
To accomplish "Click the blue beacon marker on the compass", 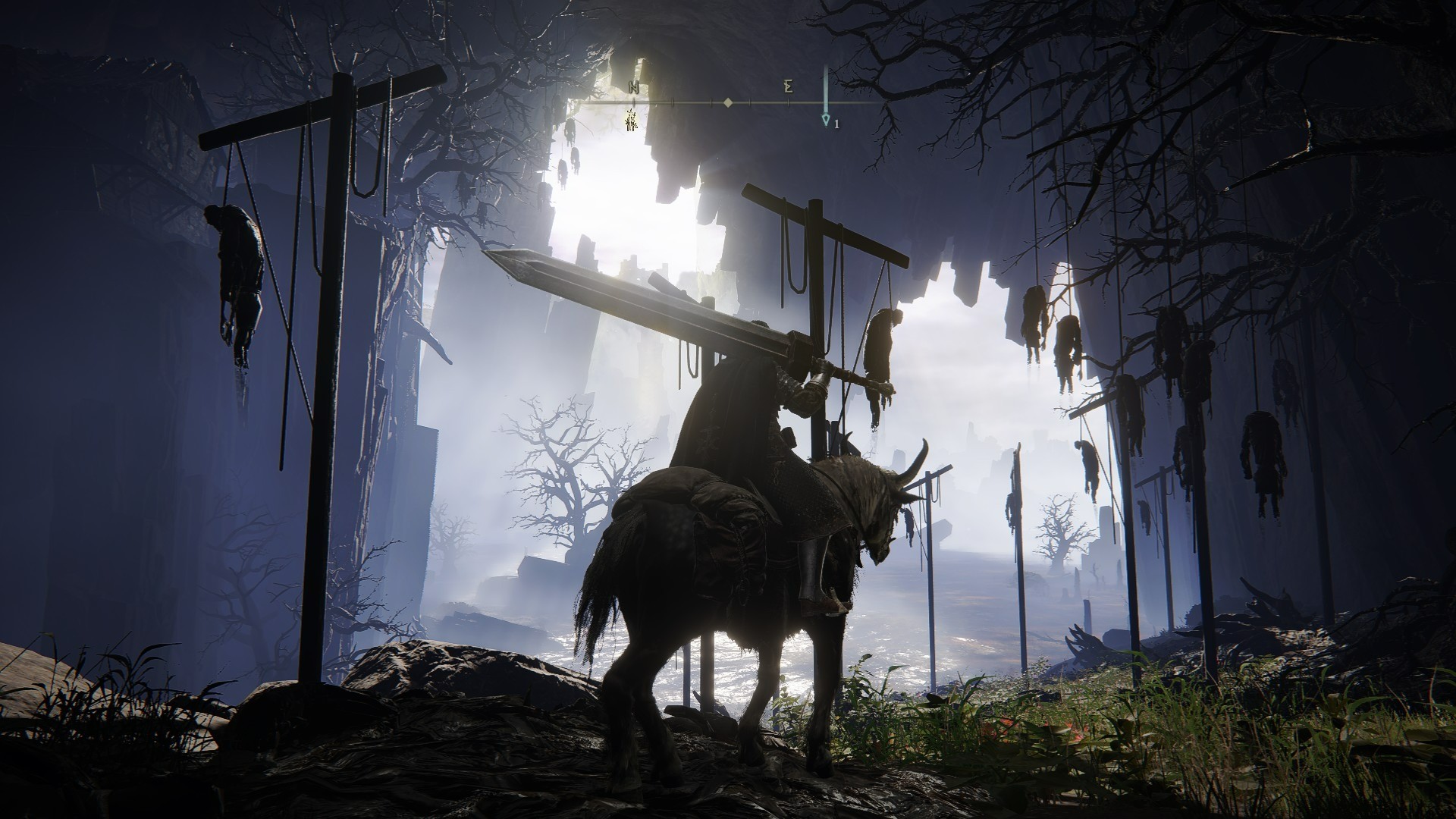I will pos(826,120).
